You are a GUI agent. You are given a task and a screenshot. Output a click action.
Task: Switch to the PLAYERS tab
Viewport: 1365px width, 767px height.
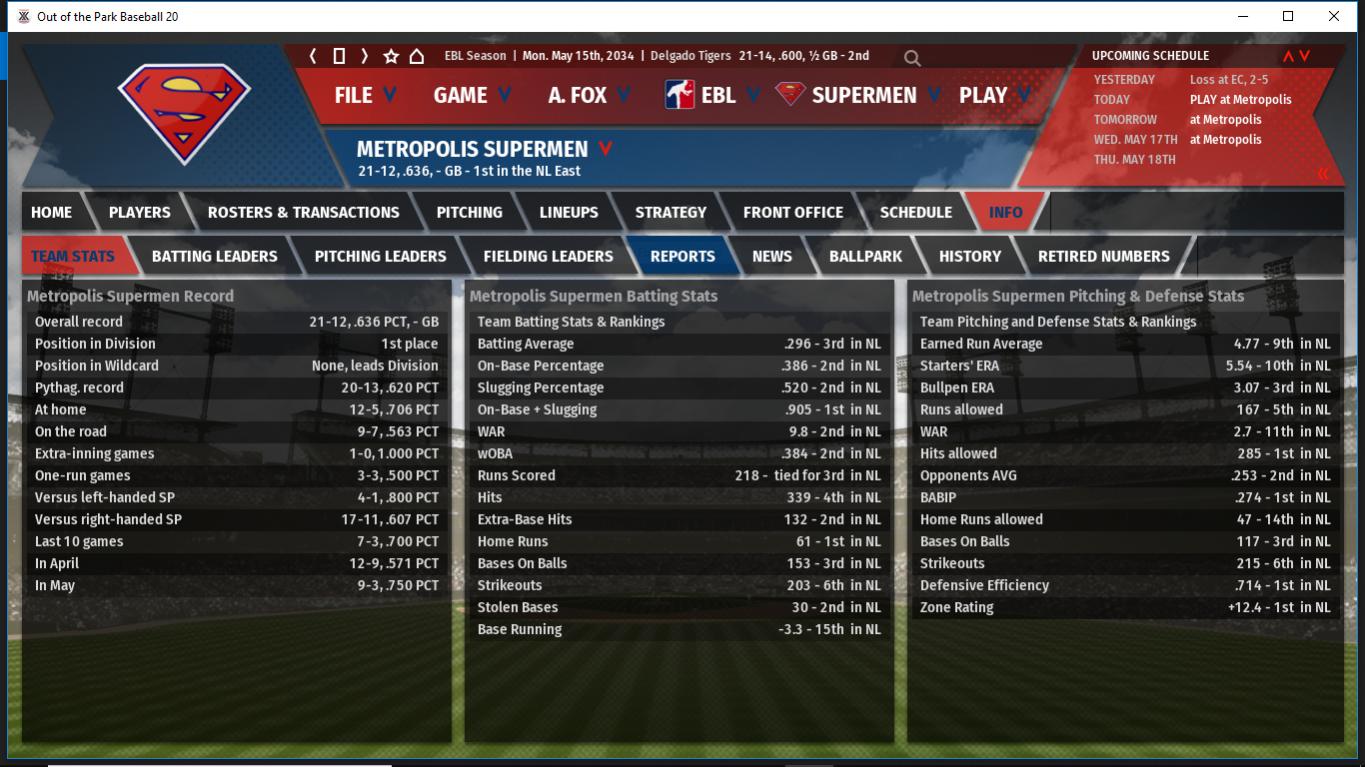tap(139, 212)
